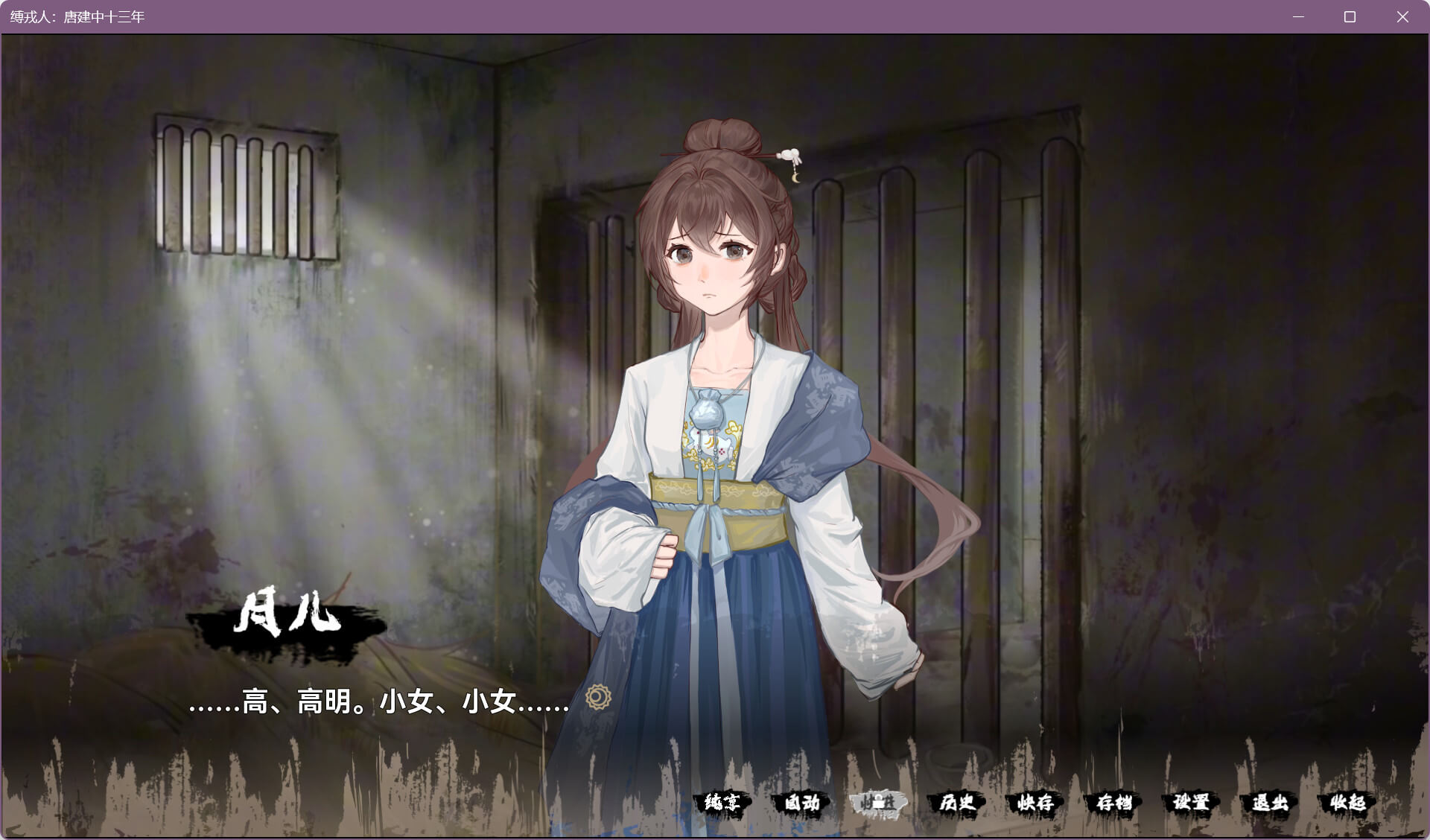The image size is (1430, 840).
Task: Open the 设置 settings menu
Action: point(1192,803)
